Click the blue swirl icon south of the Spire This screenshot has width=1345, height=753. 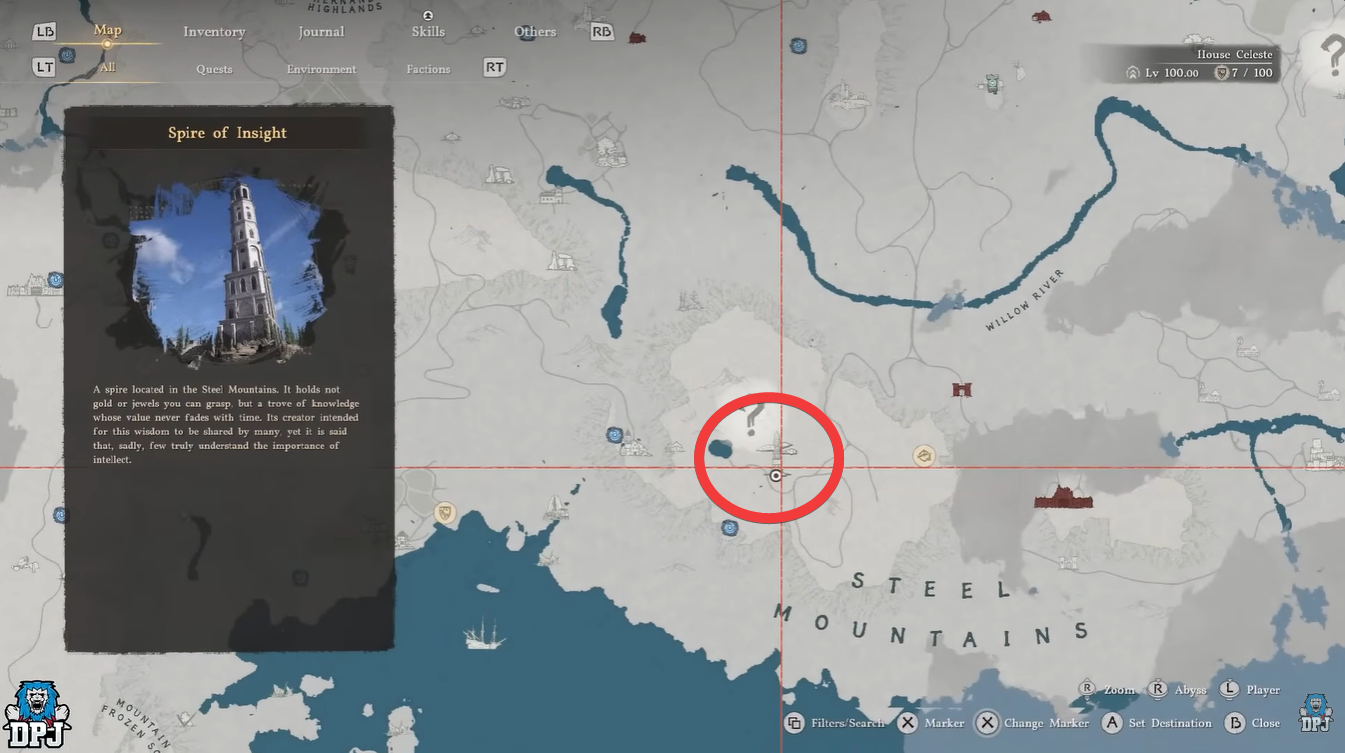[729, 527]
